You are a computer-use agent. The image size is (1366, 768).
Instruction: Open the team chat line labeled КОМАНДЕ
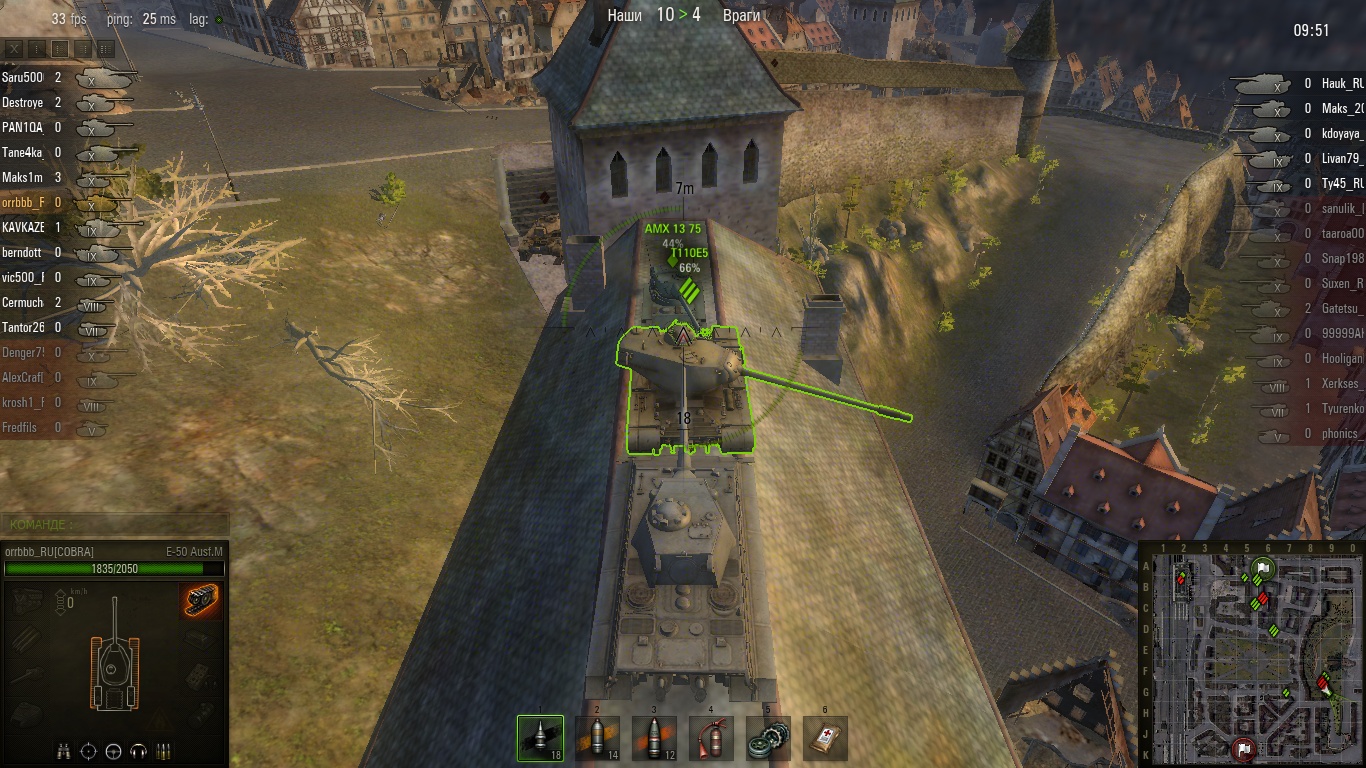115,524
